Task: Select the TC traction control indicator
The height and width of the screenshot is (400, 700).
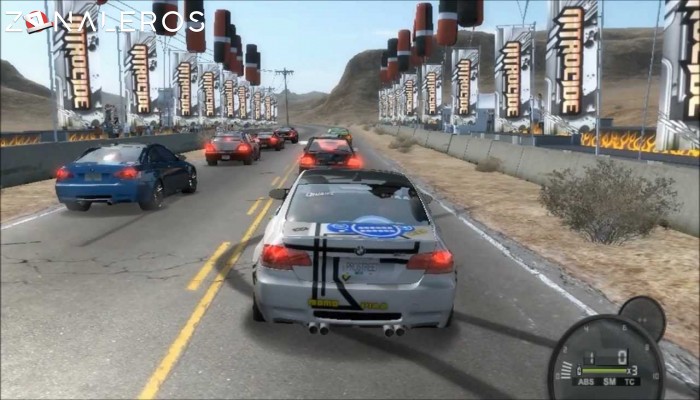Action: [630, 382]
